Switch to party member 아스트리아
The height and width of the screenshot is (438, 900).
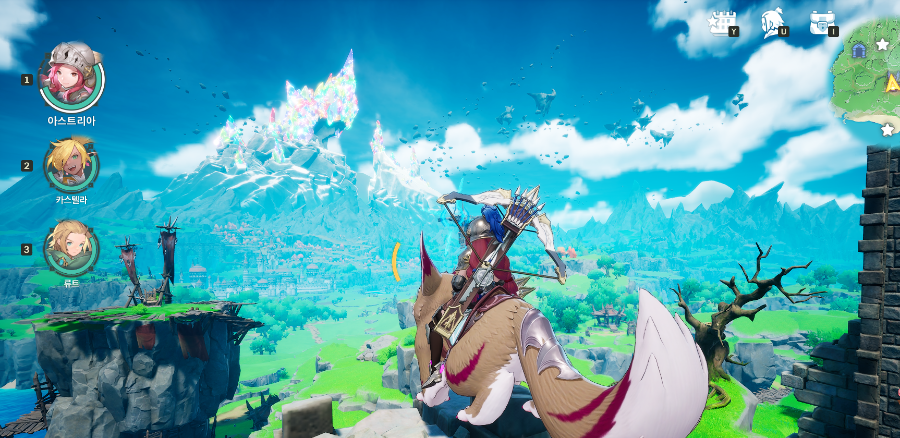pyautogui.click(x=71, y=77)
